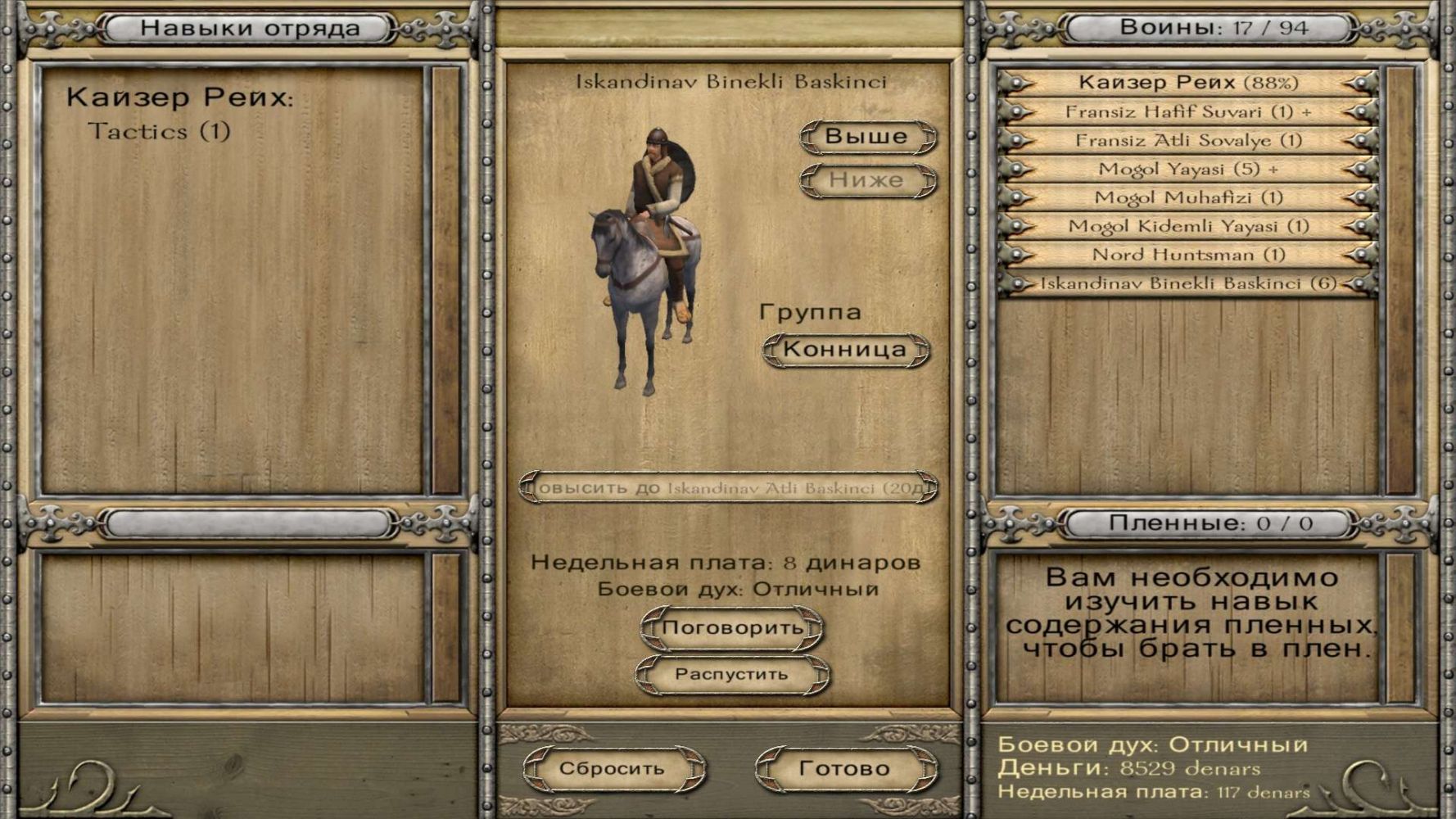Click the Ниже move-down button

(867, 180)
